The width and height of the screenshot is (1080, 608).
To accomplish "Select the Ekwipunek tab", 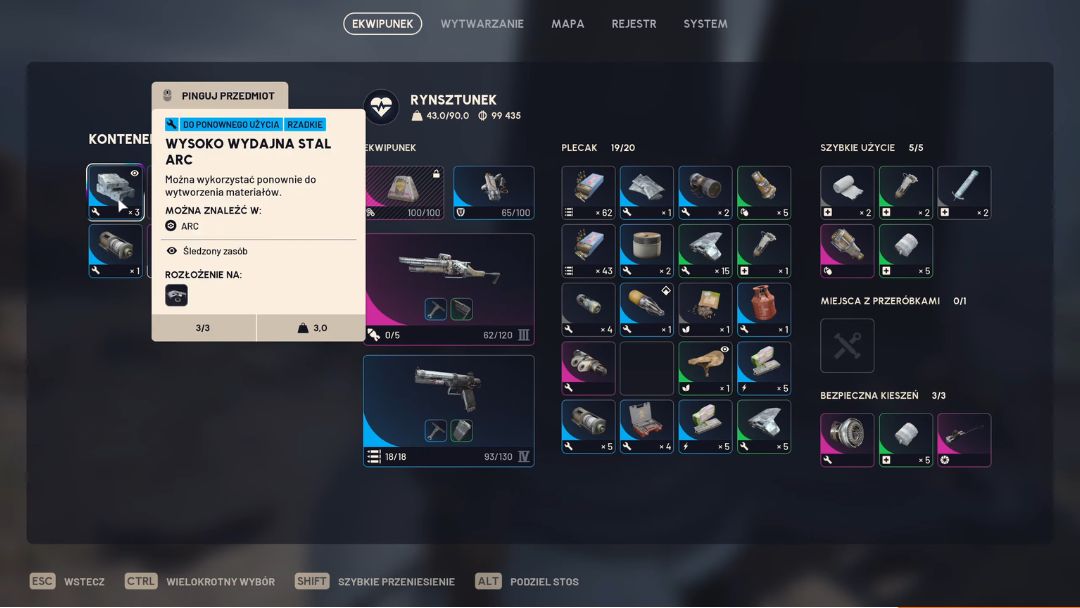I will tap(382, 24).
